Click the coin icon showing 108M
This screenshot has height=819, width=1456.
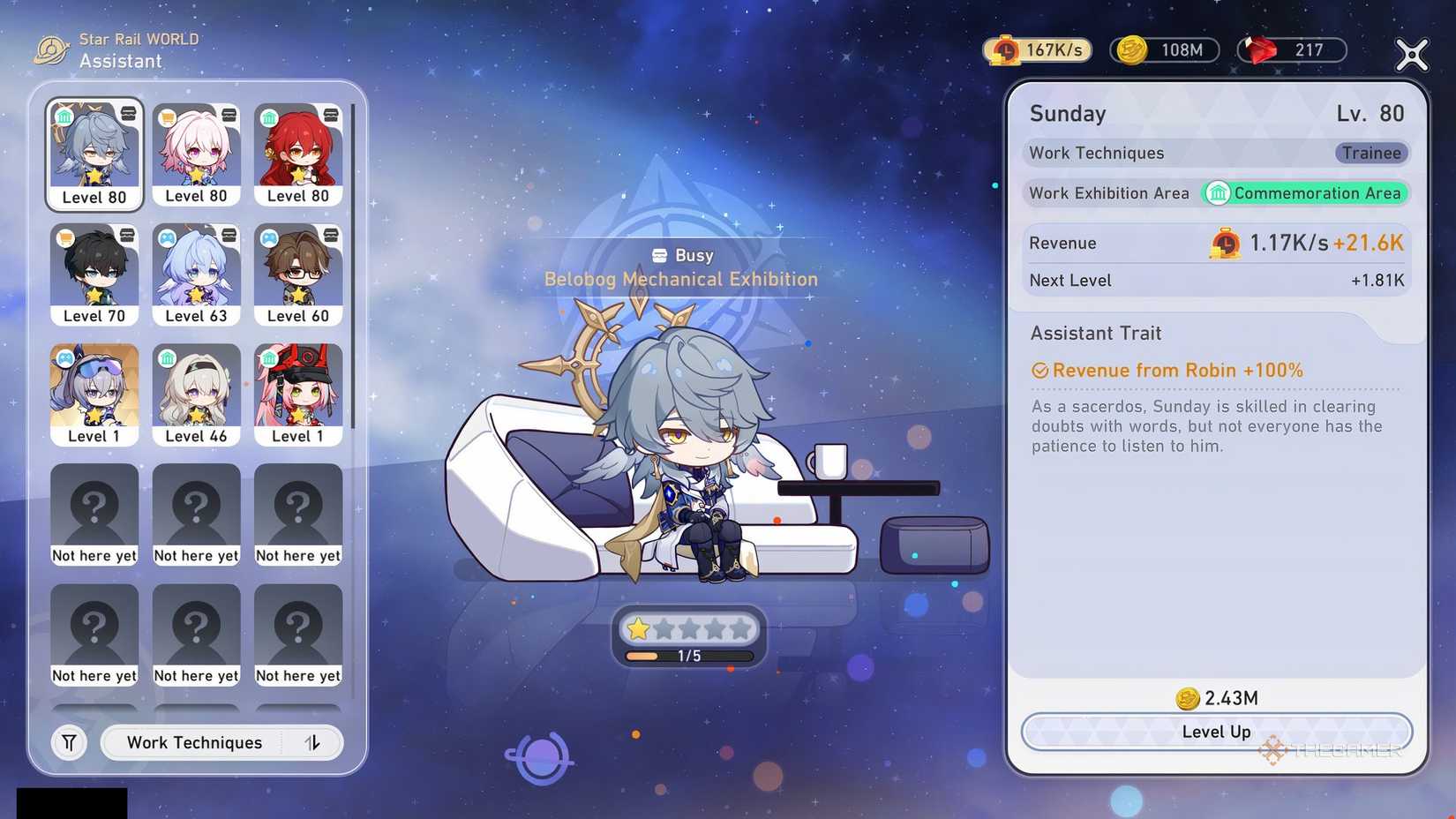tap(1132, 49)
